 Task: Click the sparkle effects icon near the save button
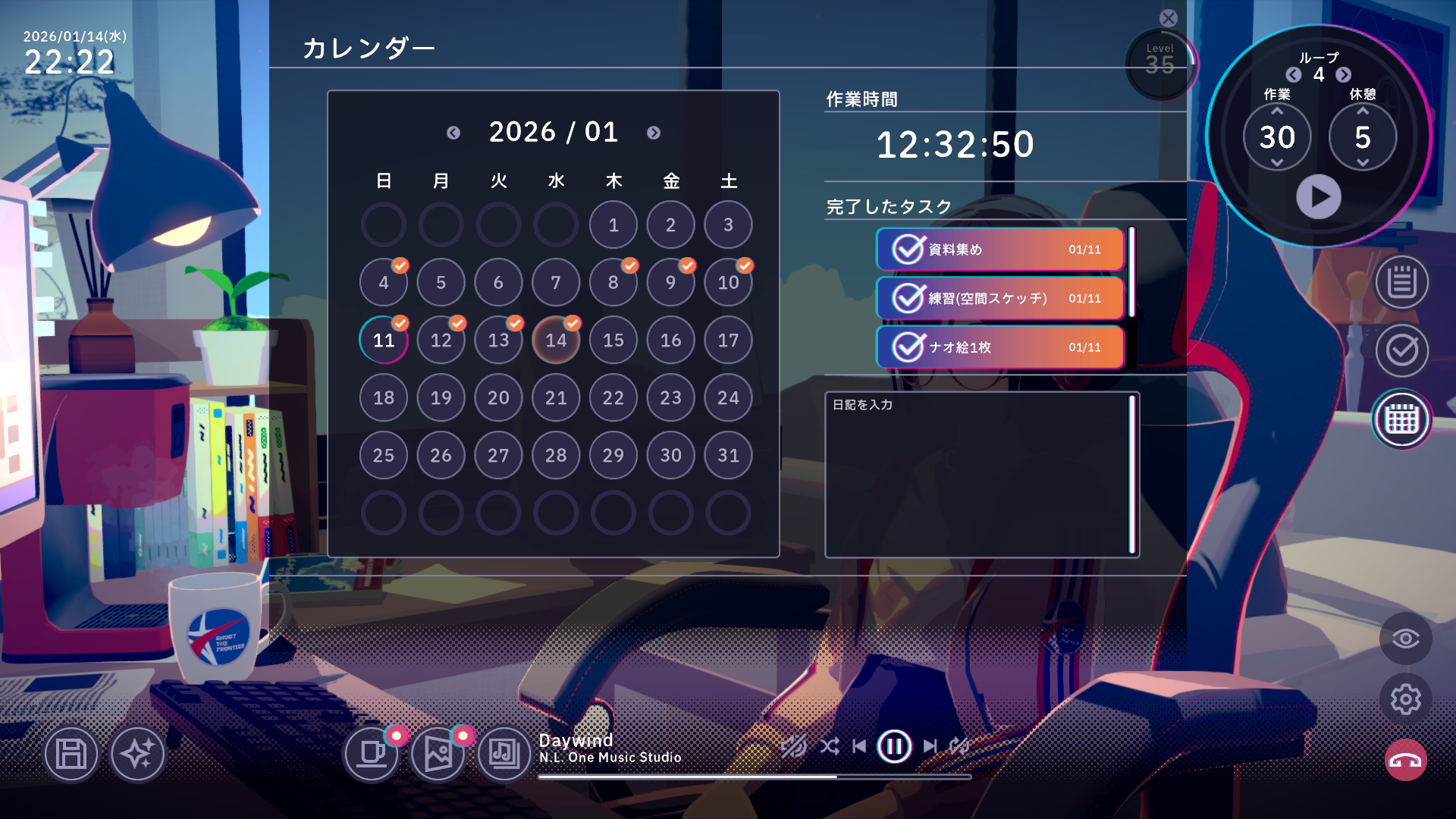coord(138,755)
